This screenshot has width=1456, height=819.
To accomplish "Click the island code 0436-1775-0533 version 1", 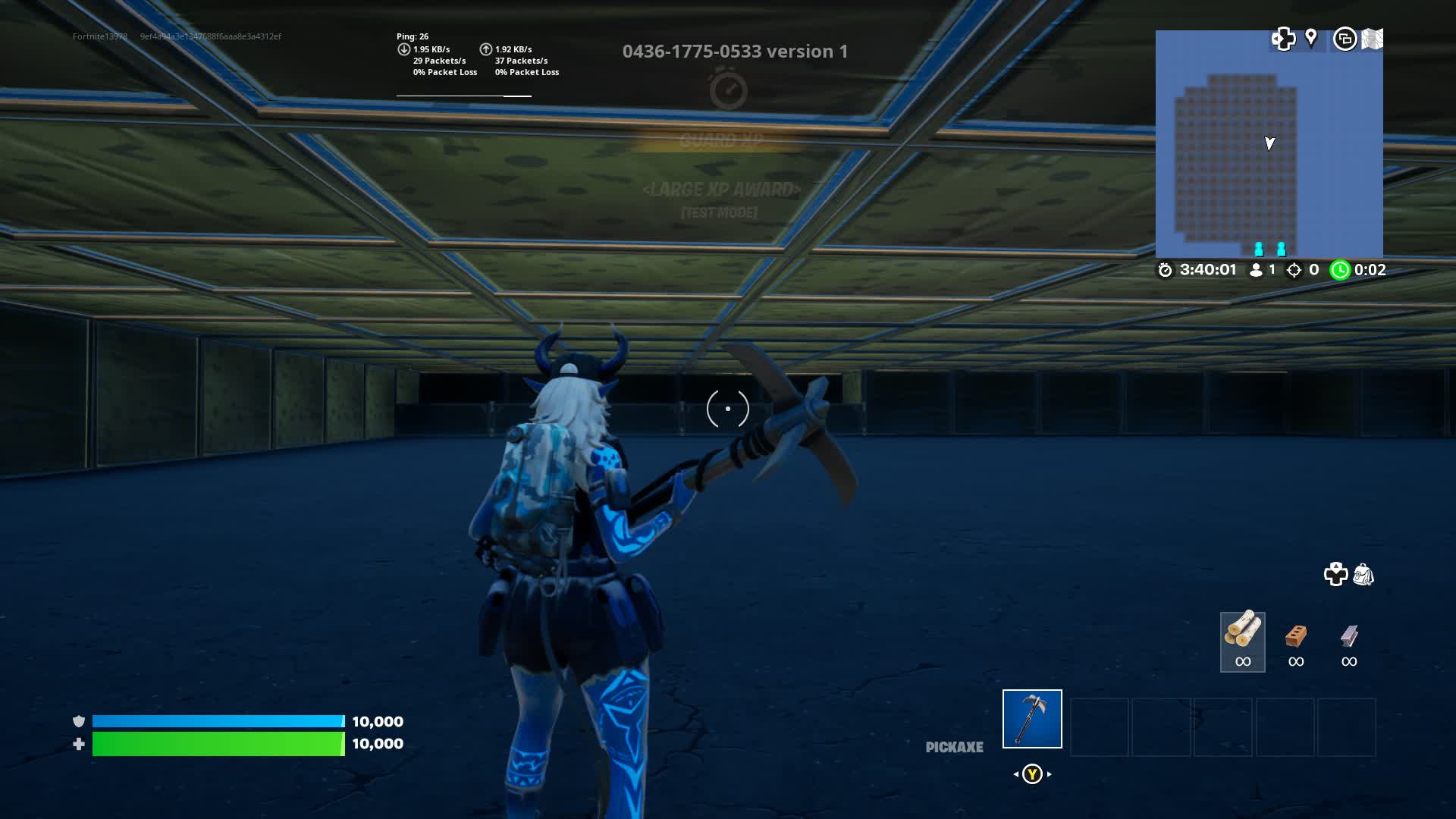I will [734, 52].
